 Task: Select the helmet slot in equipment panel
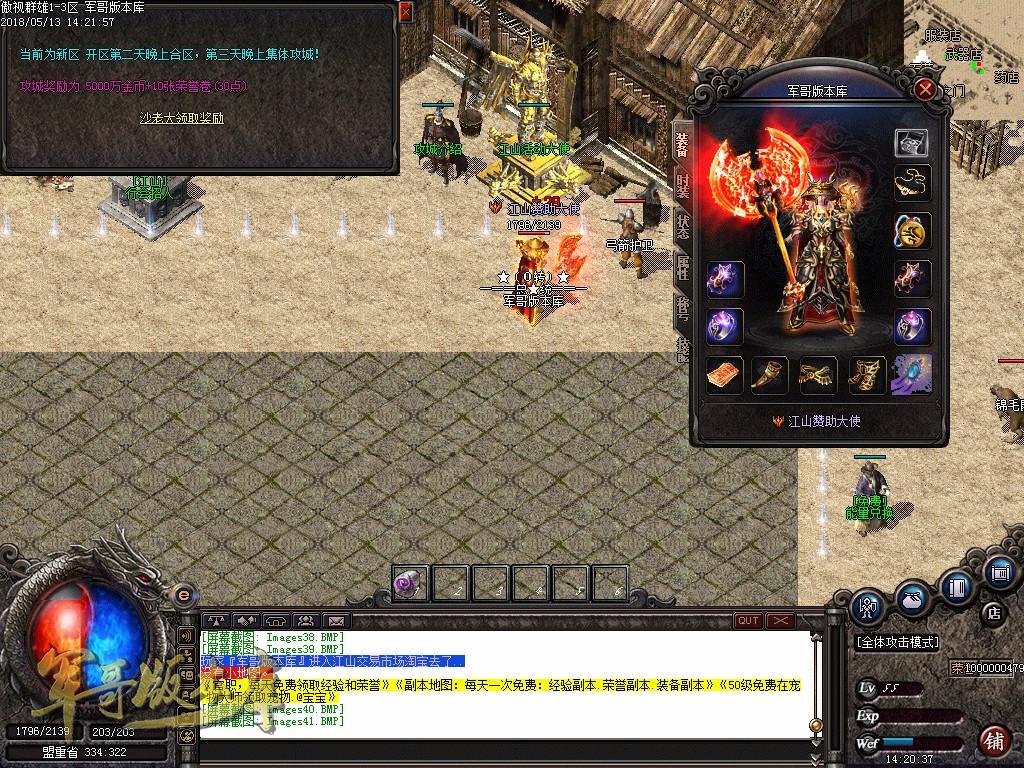tap(911, 142)
